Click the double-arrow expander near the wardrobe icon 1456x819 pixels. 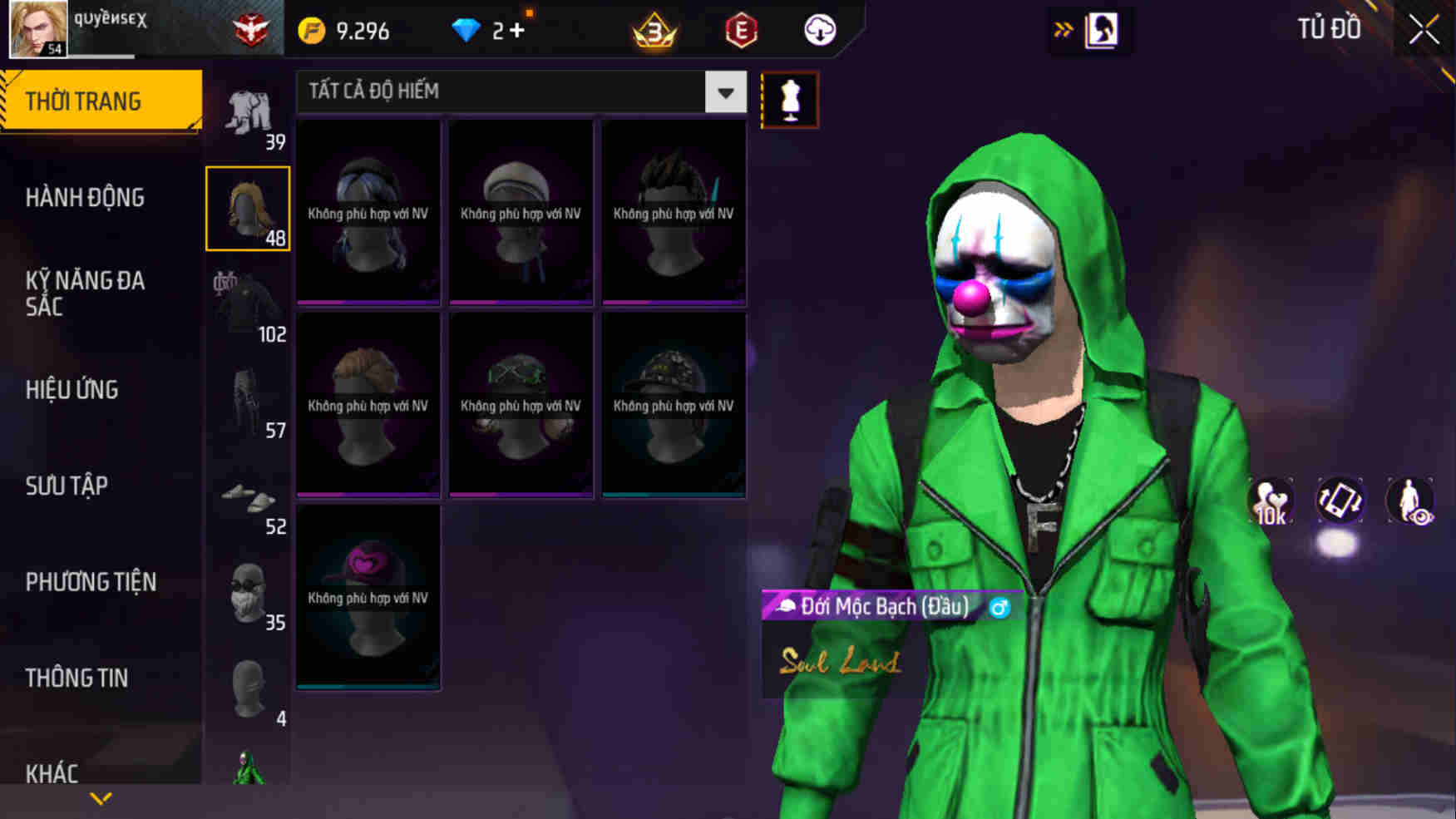click(x=1062, y=27)
